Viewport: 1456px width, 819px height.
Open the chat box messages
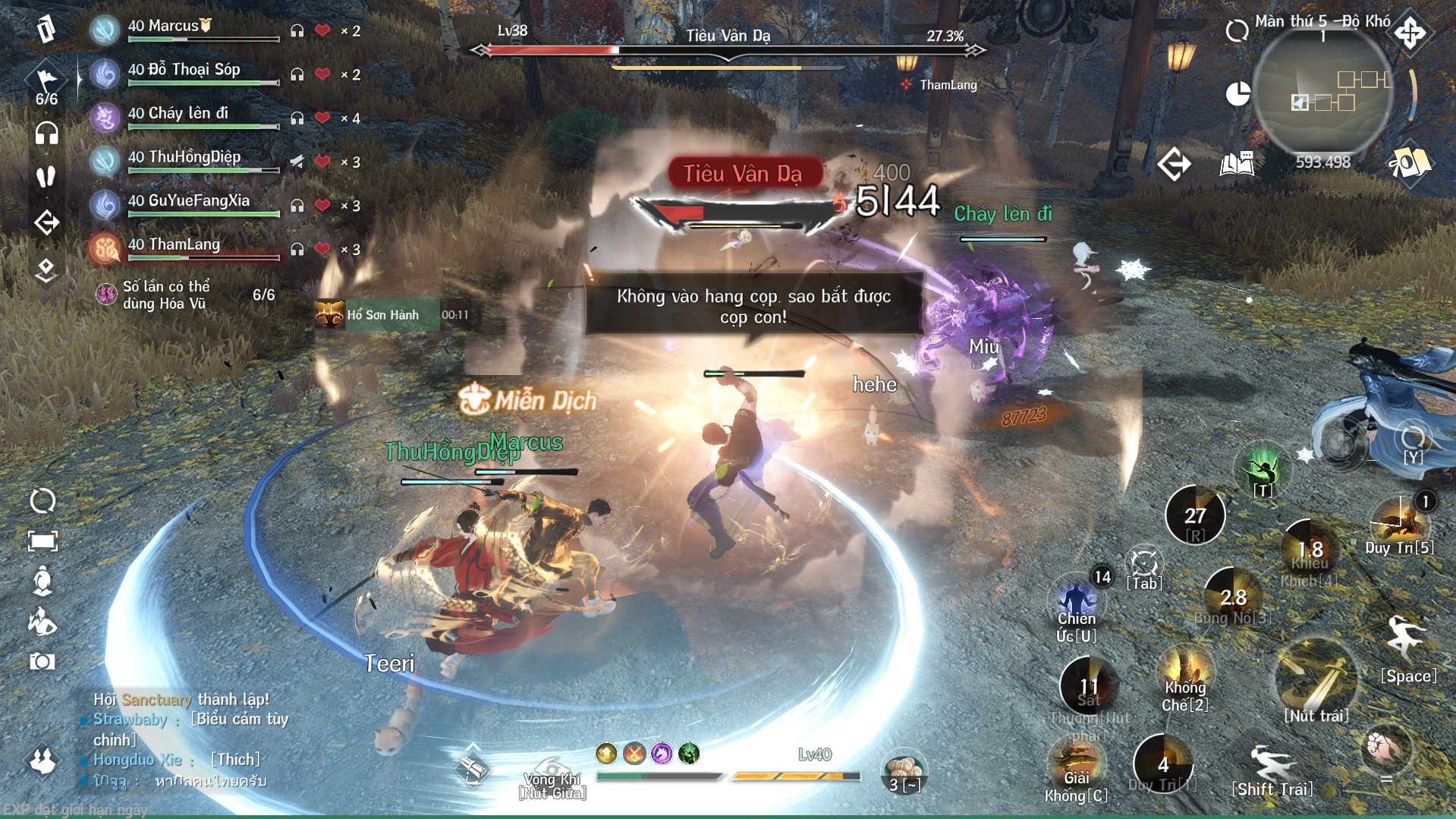click(182, 740)
